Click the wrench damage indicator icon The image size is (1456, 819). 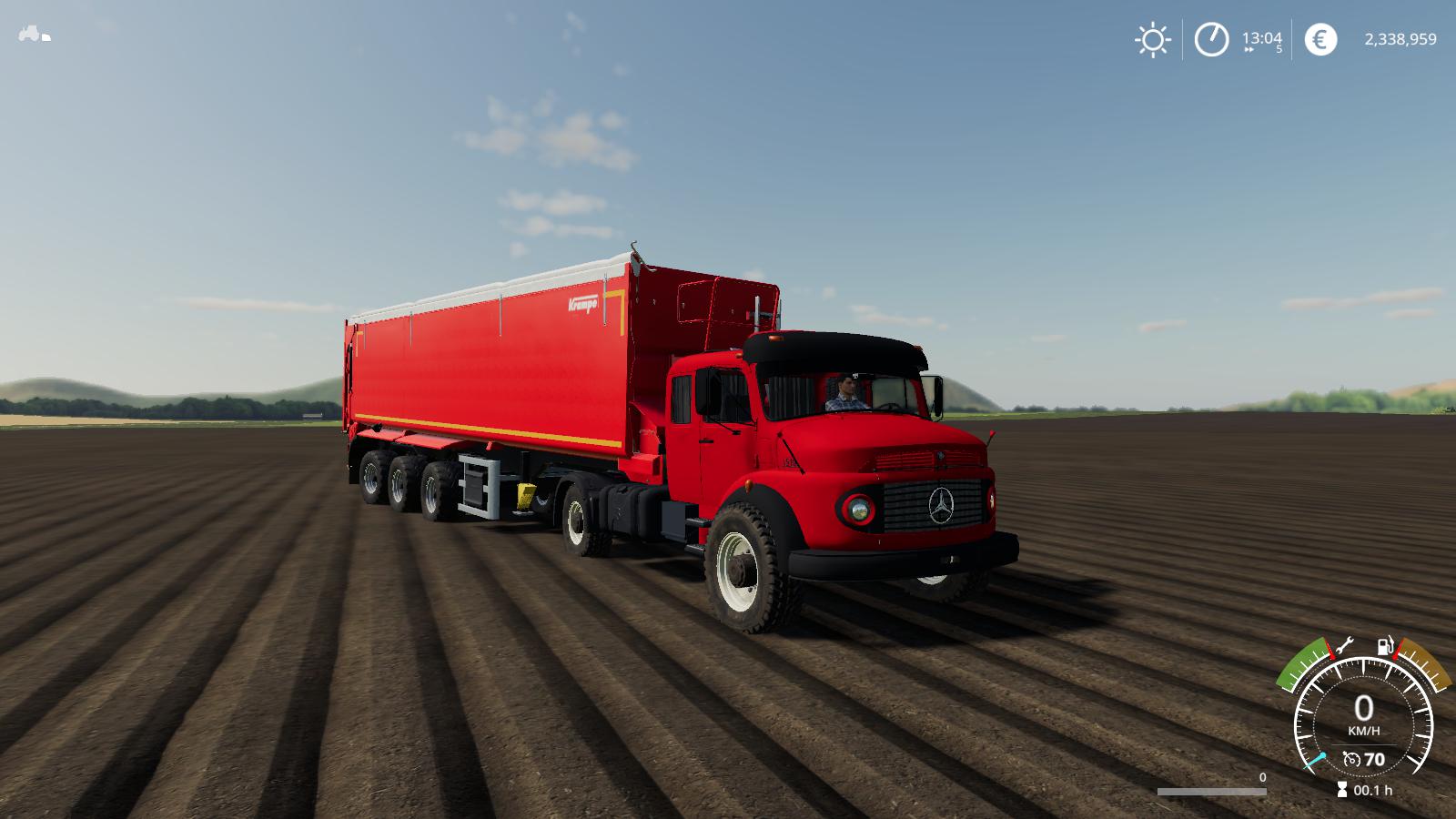pyautogui.click(x=1346, y=645)
